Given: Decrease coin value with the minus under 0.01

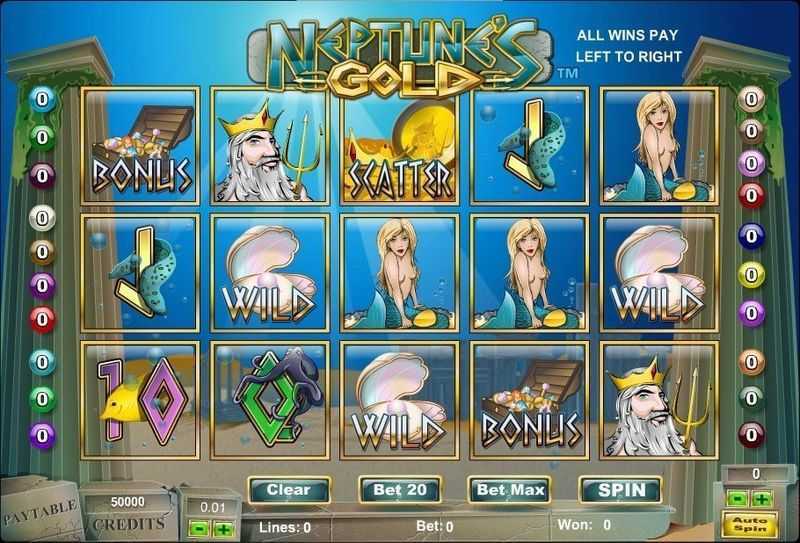Looking at the screenshot, I should click(197, 529).
